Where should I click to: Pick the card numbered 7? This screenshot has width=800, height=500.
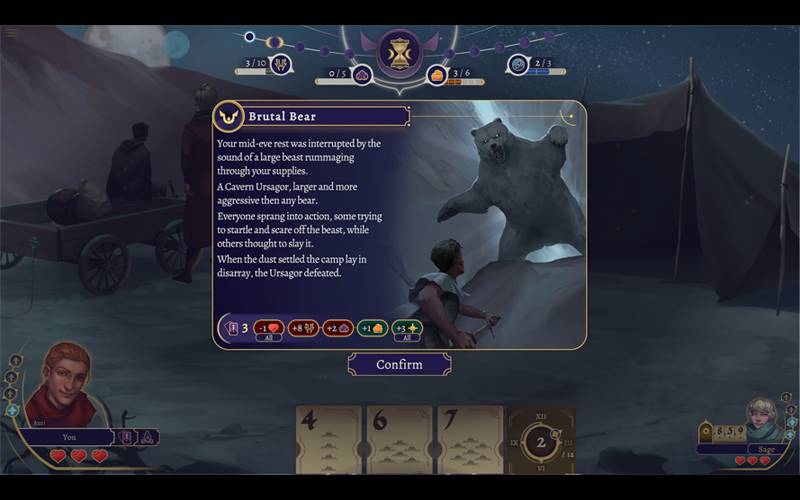click(x=470, y=439)
